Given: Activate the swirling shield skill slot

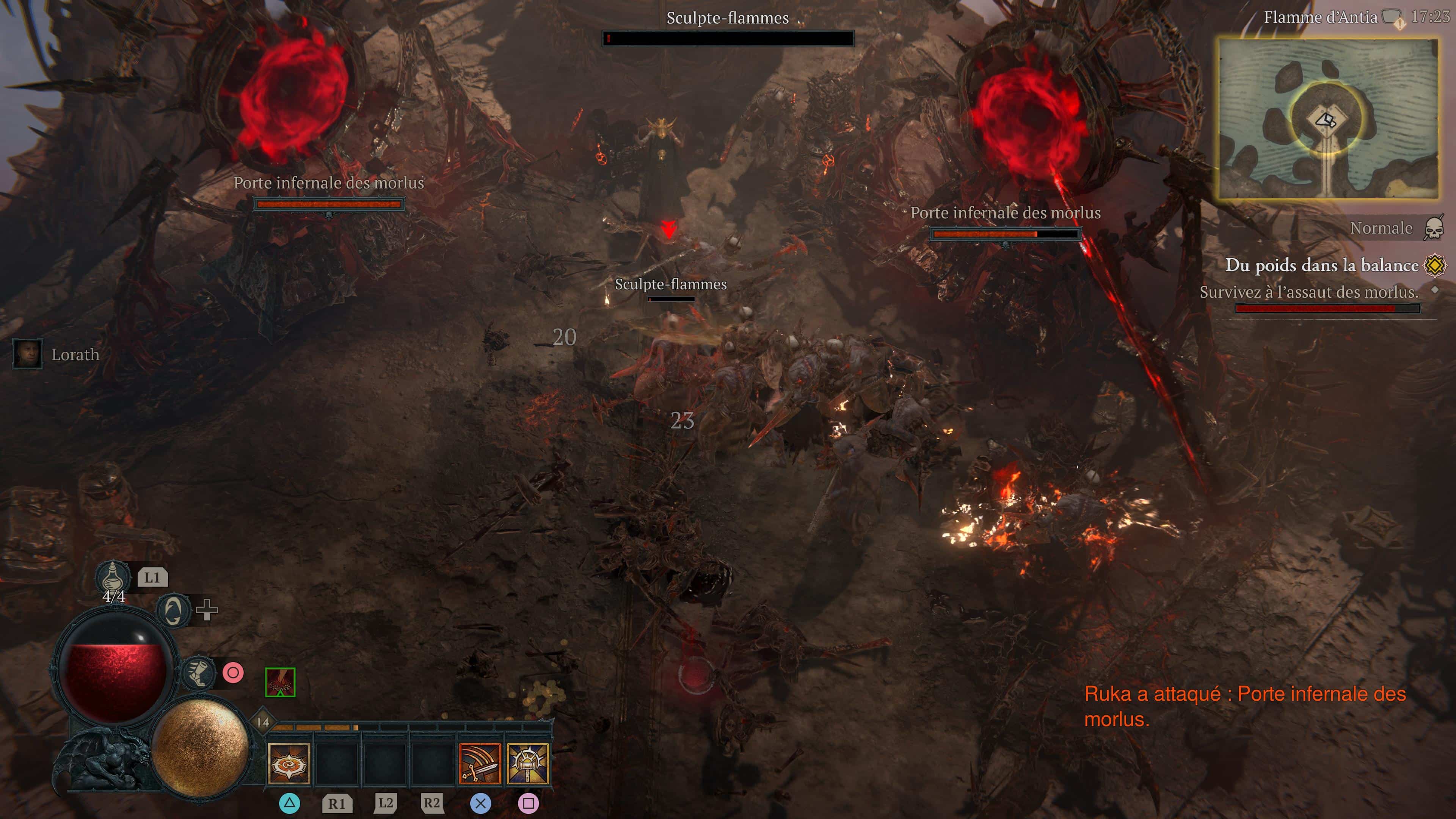Looking at the screenshot, I should pyautogui.click(x=289, y=764).
